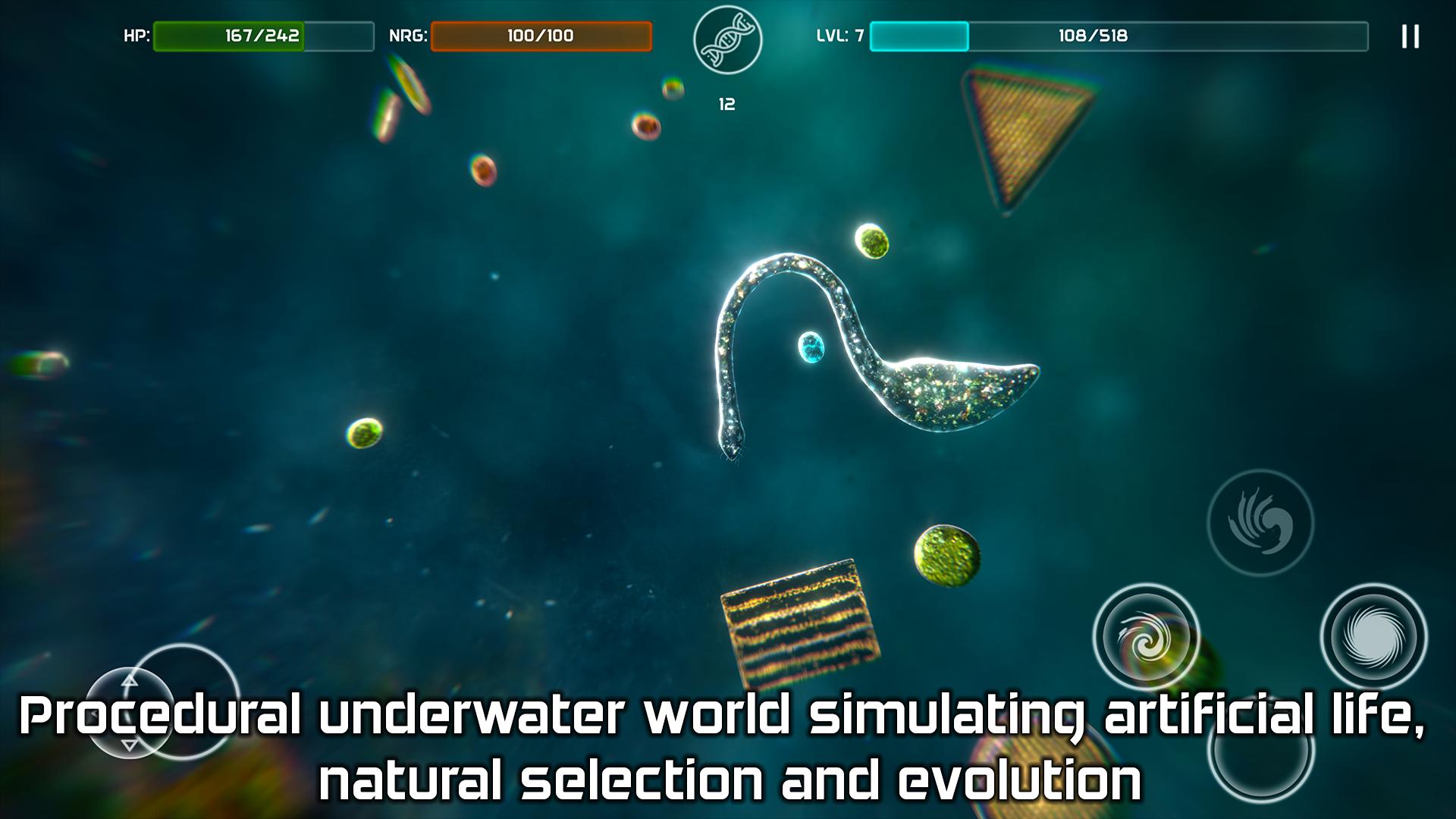Tap the DNA counter showing 12
1456x819 pixels.
[726, 102]
